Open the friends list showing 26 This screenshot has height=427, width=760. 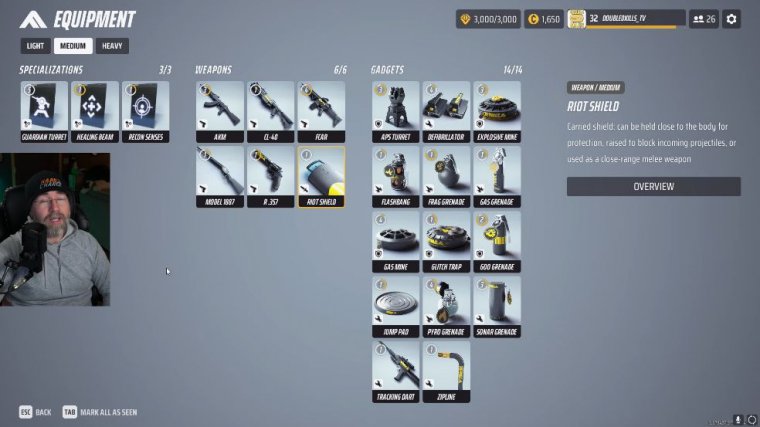click(x=704, y=19)
